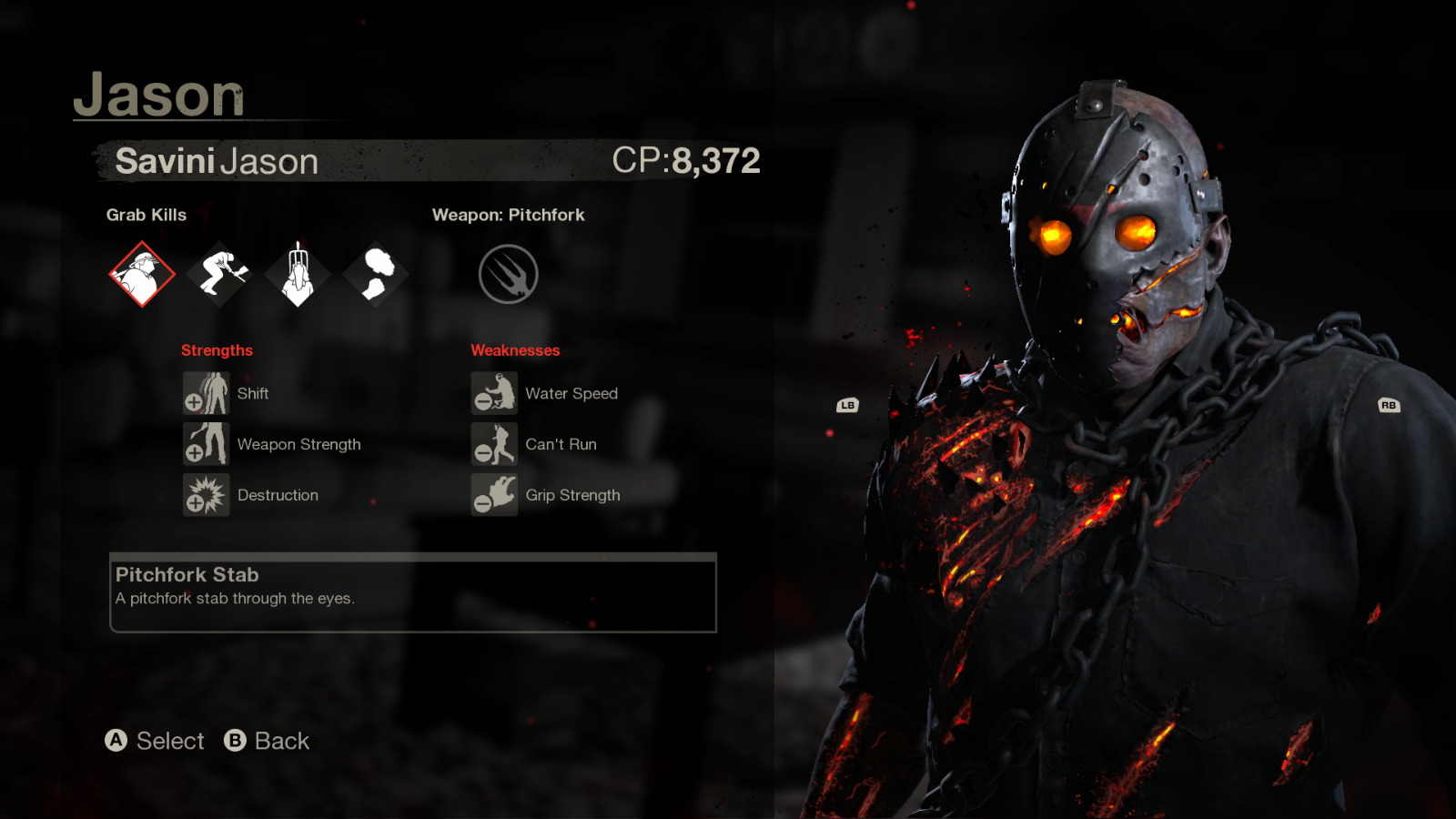
Task: Click the CP 8,372 counter display
Action: pos(687,160)
